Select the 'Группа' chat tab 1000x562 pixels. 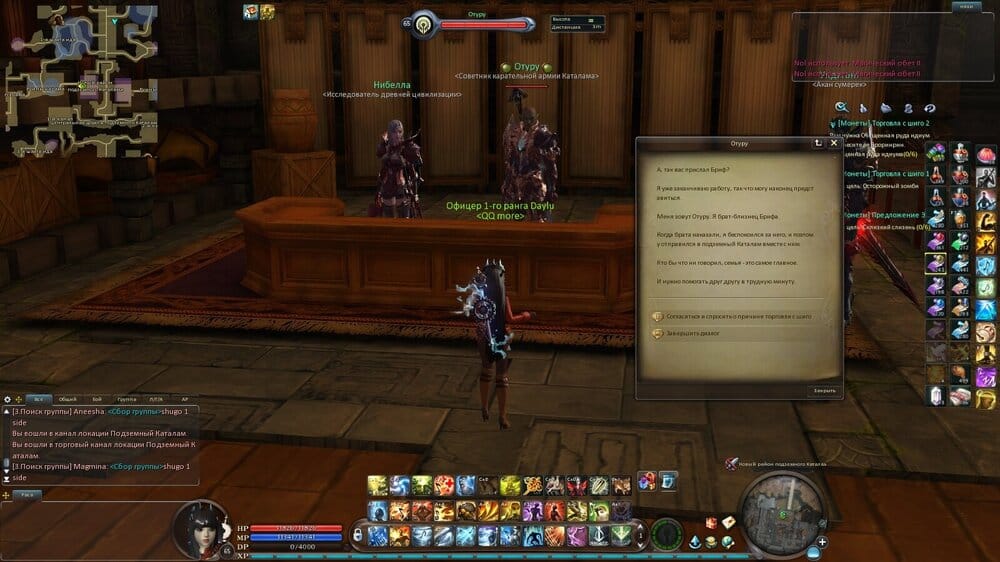click(x=128, y=398)
